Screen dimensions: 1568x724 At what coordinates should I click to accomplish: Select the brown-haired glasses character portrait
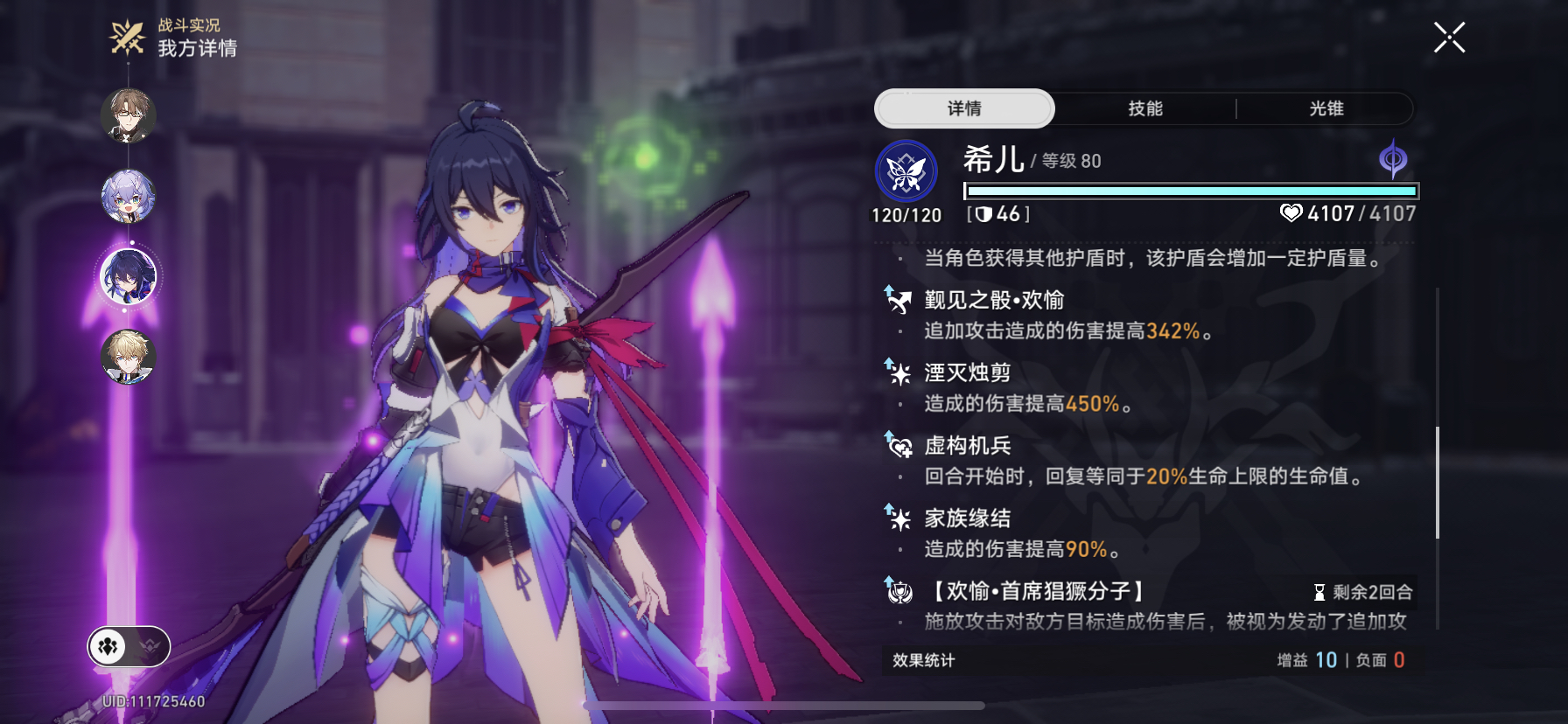[129, 115]
